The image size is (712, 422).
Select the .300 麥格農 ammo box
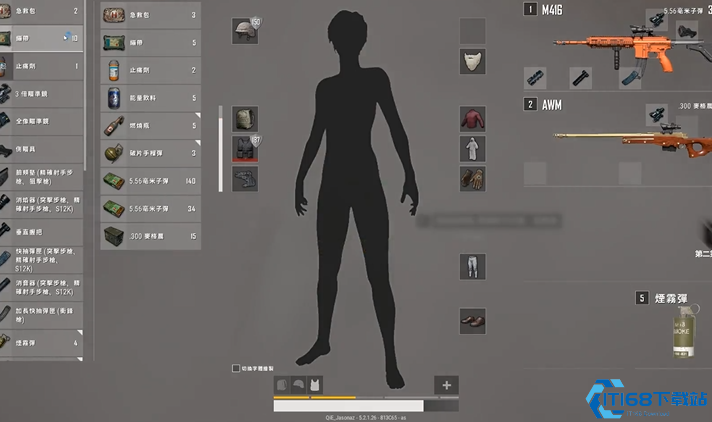(x=150, y=235)
